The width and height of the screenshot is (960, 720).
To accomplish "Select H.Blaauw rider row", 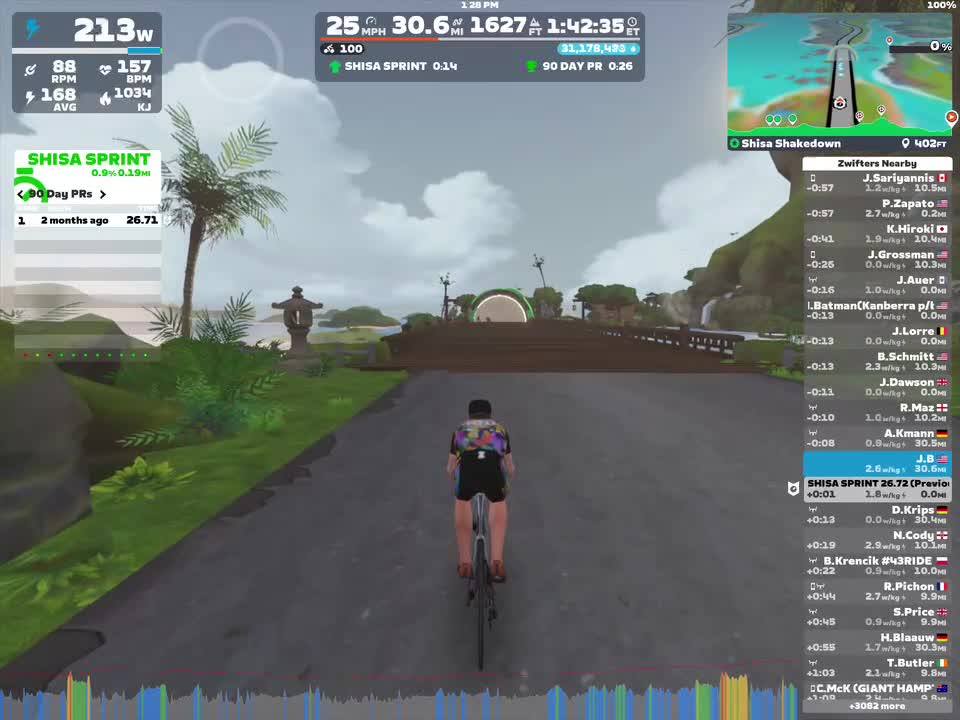I will coord(877,643).
